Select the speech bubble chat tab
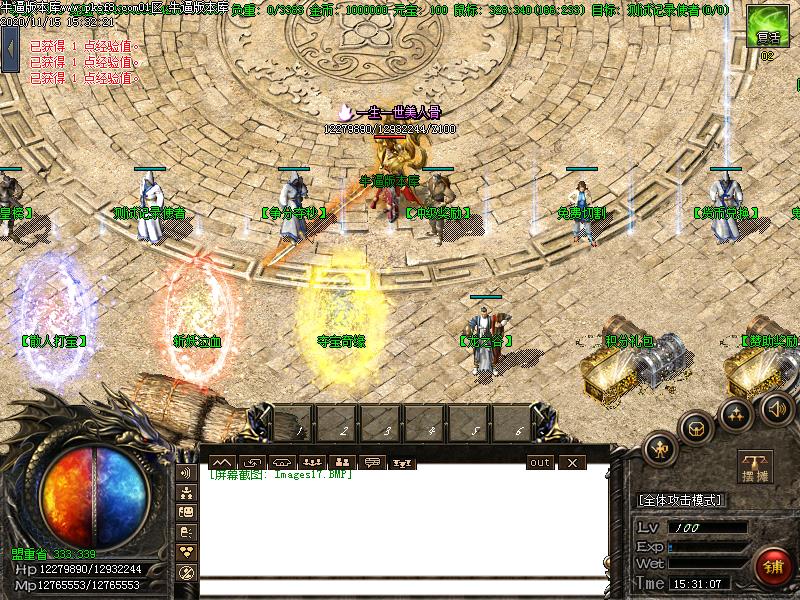 pos(372,462)
